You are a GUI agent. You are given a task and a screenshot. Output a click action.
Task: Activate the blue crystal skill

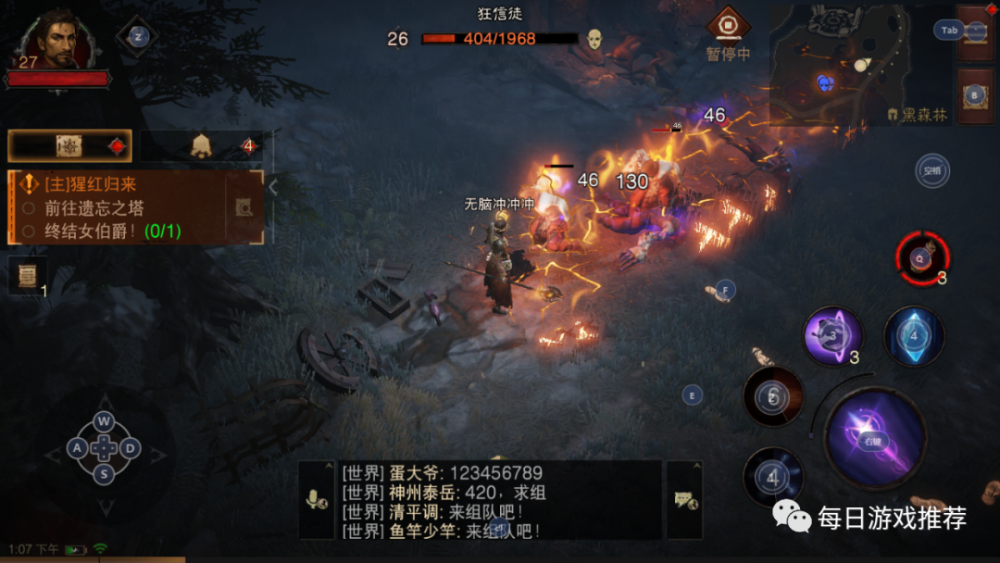coord(914,335)
